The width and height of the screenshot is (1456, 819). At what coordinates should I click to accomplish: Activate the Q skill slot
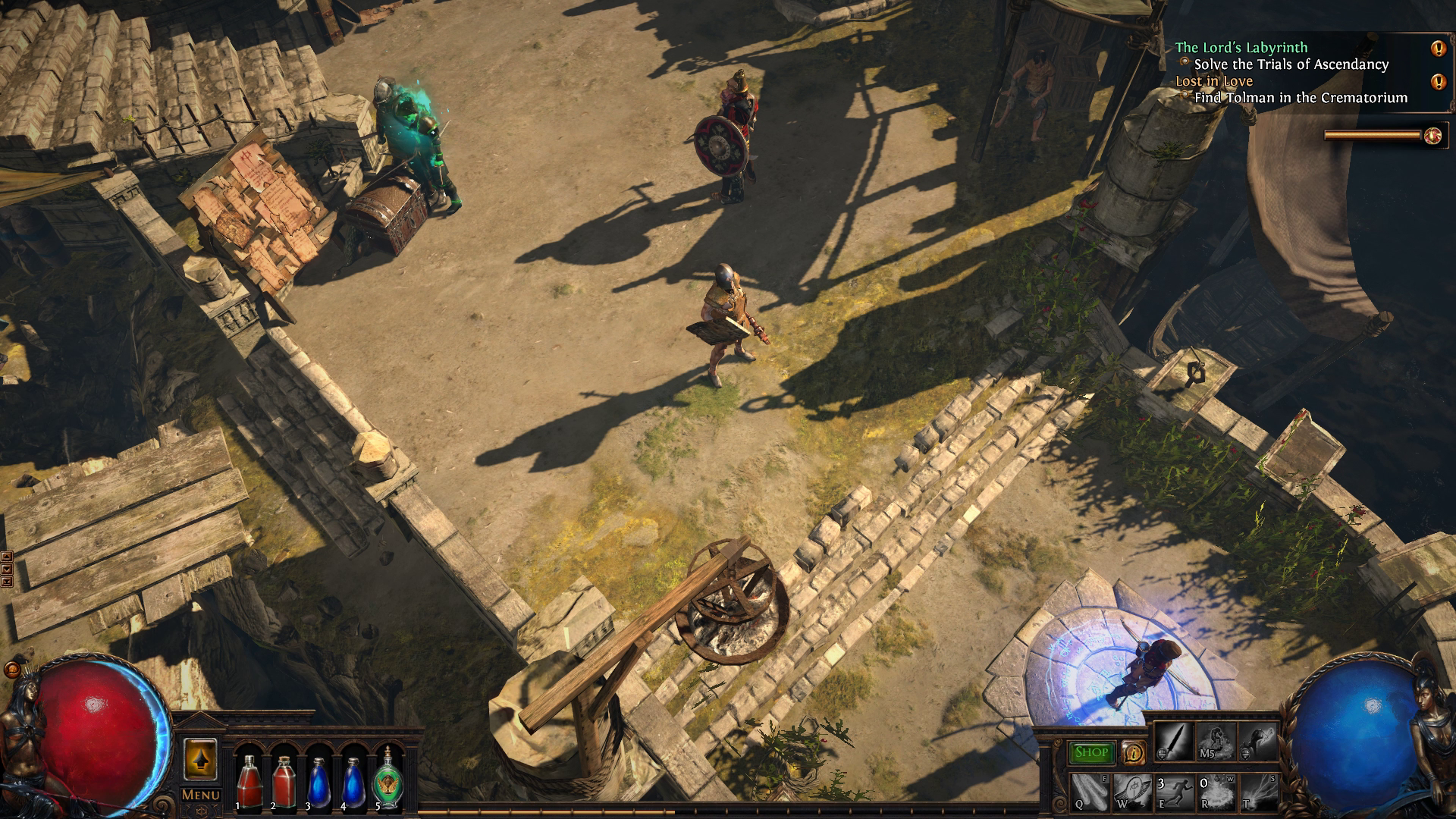click(x=1090, y=792)
